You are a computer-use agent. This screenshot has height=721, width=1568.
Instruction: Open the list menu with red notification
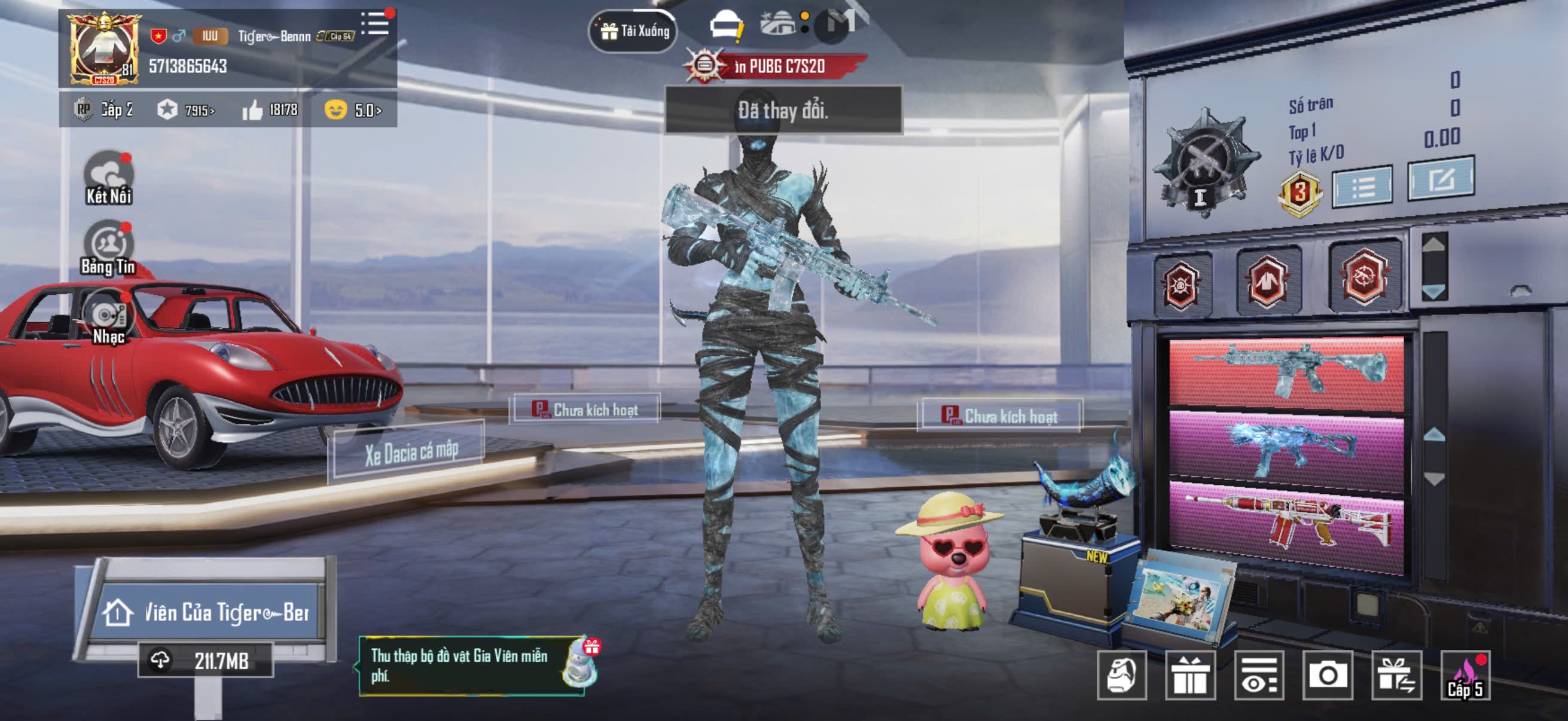375,25
